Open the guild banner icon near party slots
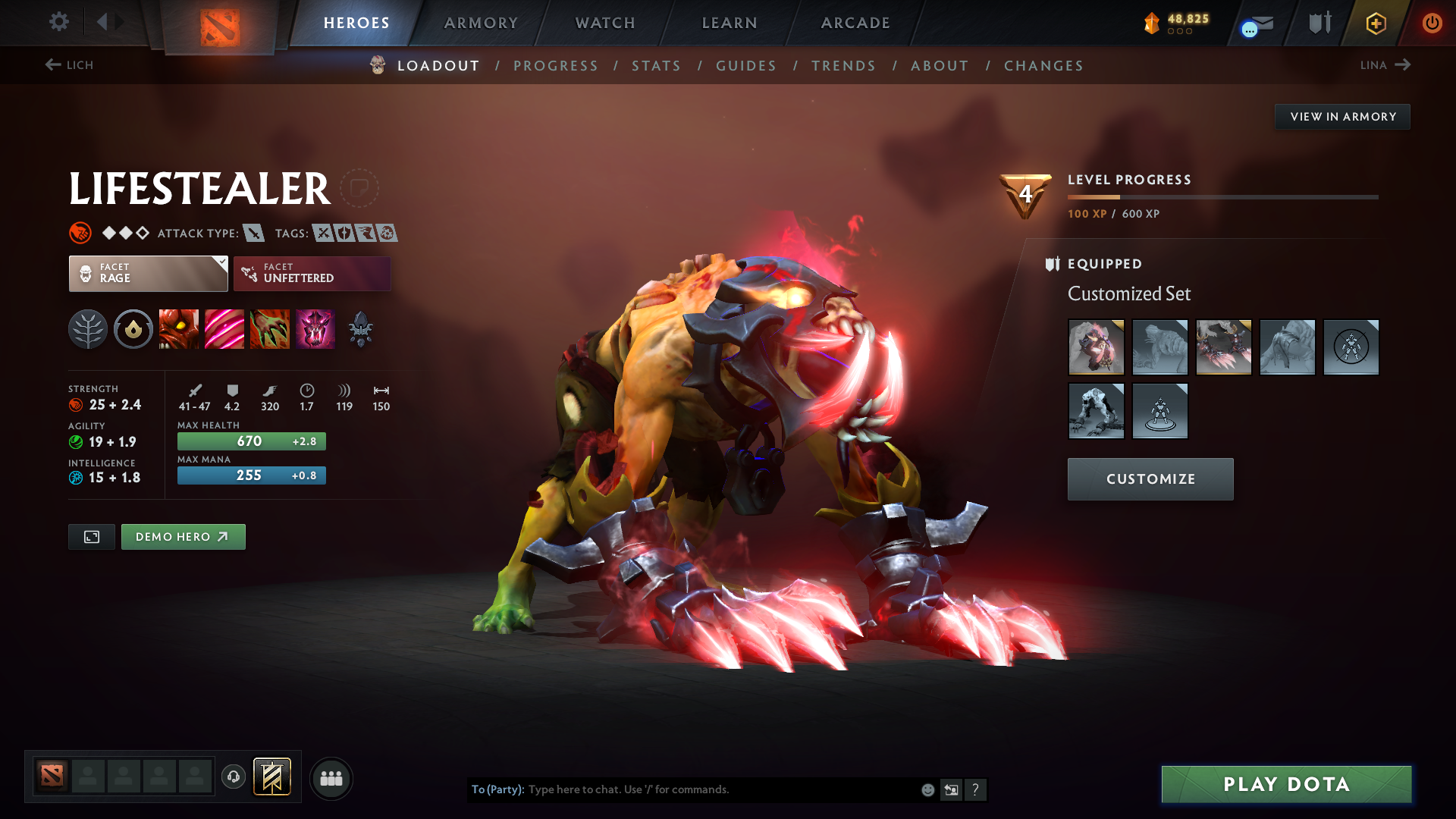This screenshot has width=1456, height=819. click(x=271, y=777)
